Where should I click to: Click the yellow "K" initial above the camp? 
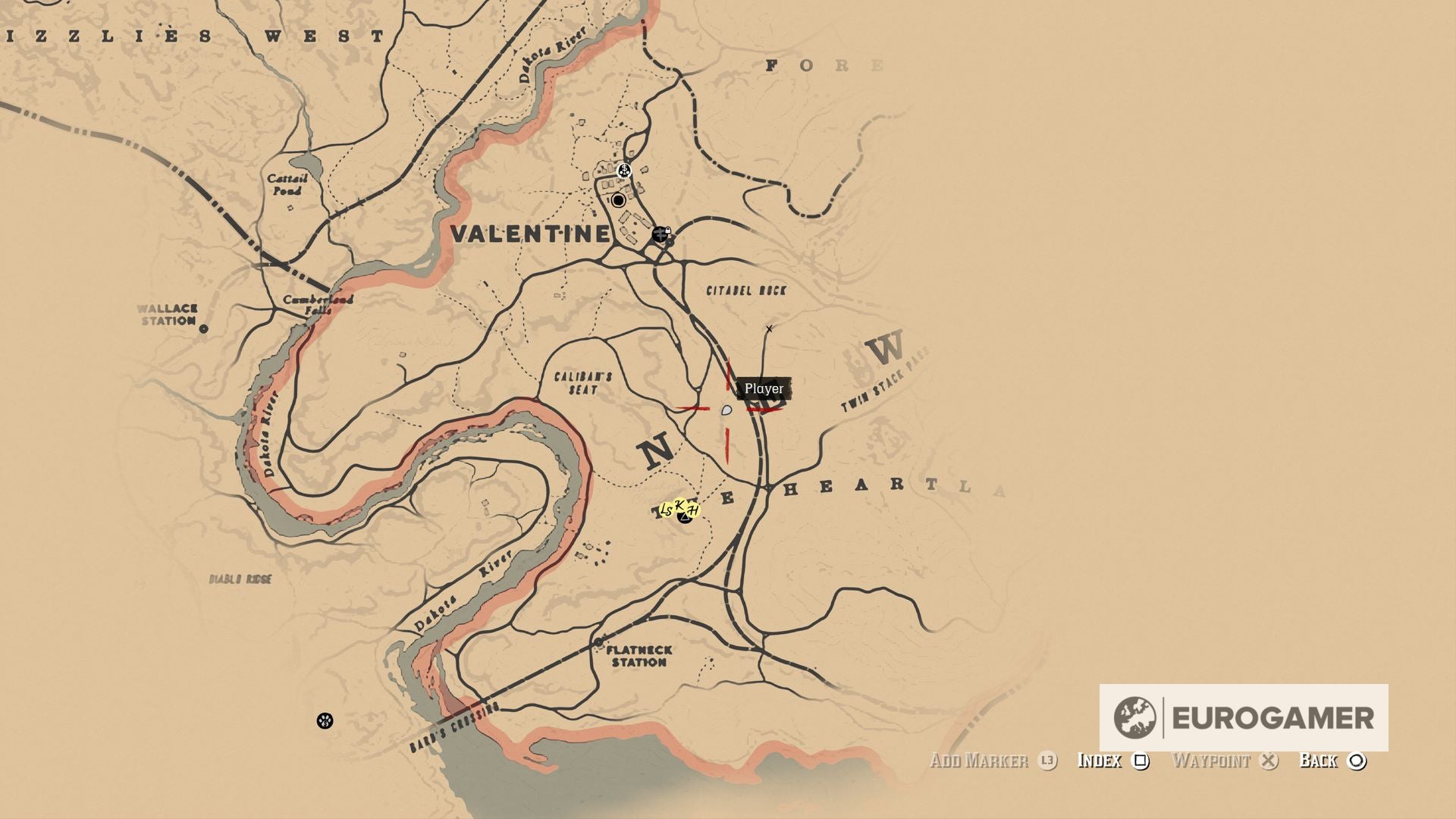pyautogui.click(x=679, y=505)
